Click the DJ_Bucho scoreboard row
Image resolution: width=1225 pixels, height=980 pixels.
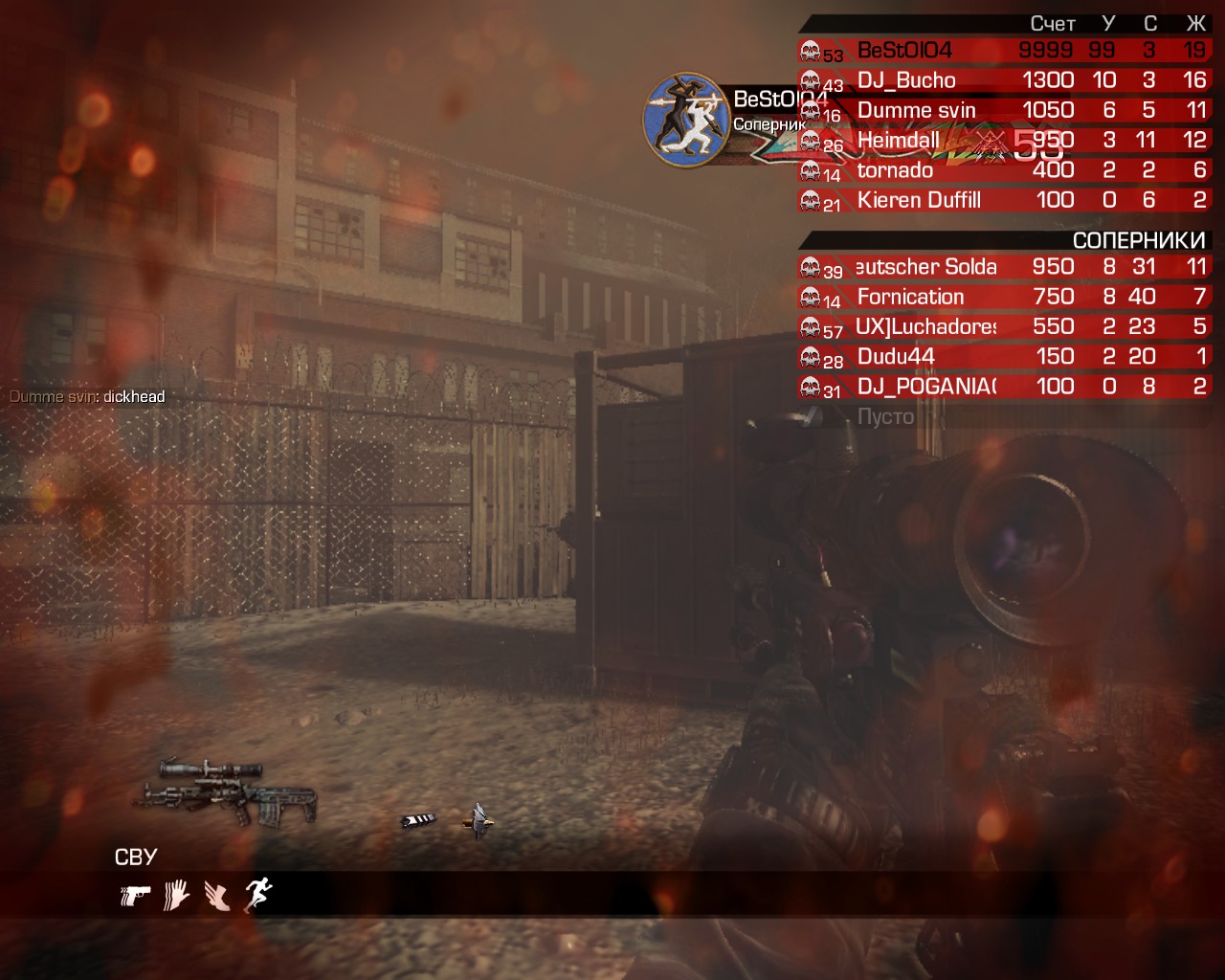[1003, 80]
